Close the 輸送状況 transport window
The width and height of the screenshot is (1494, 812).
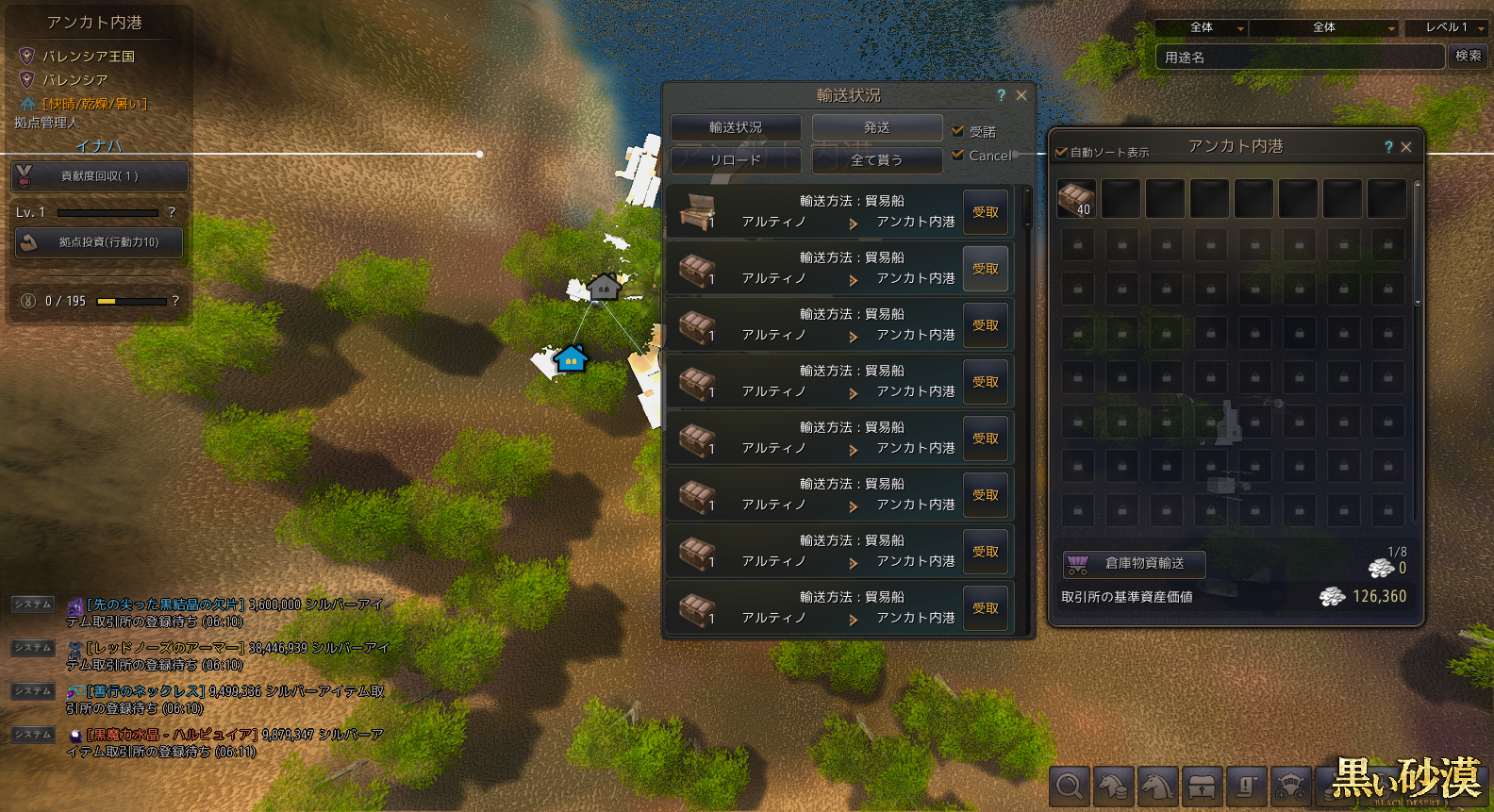[x=1021, y=95]
